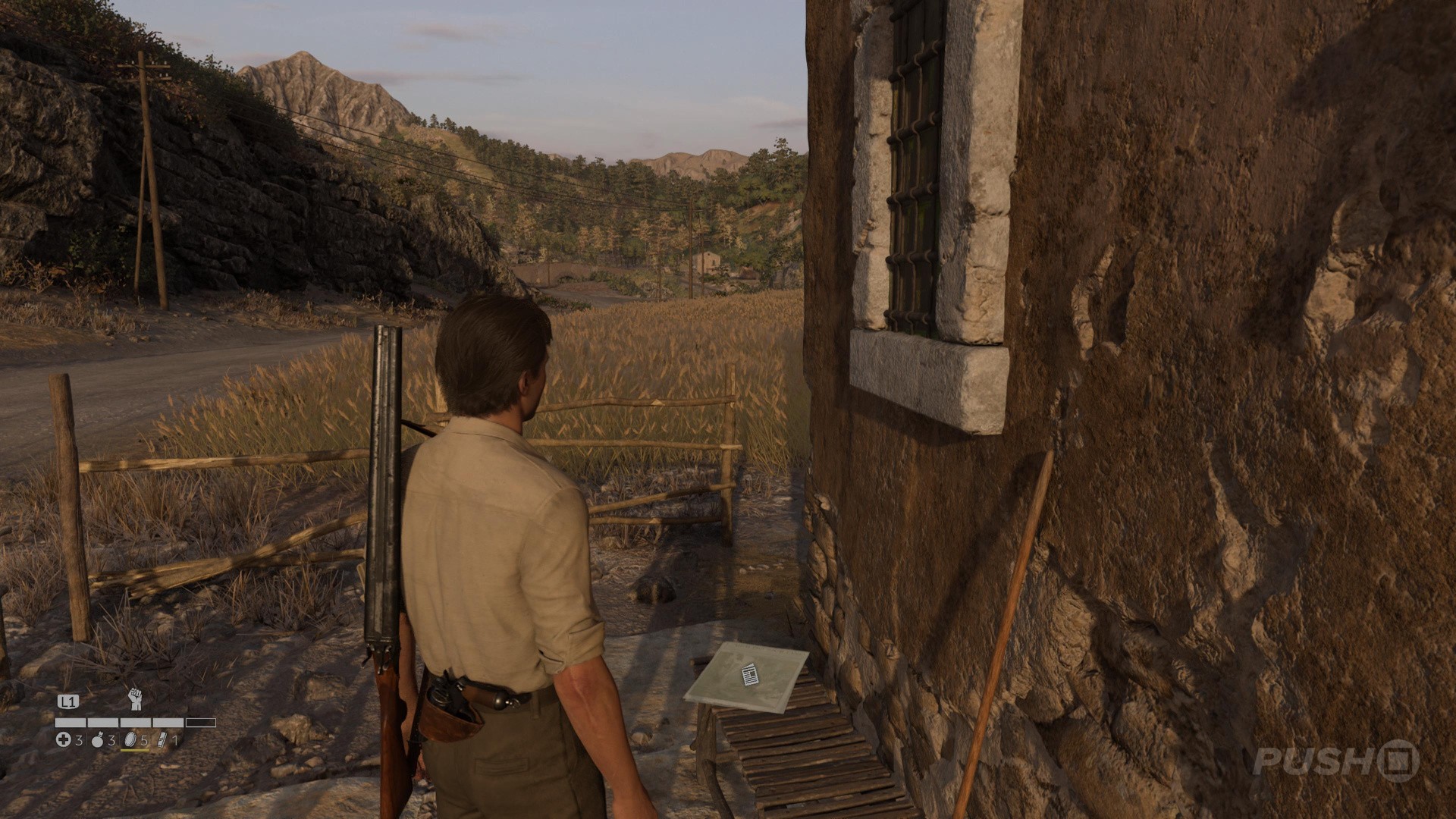
Task: Select the medkit health item icon
Action: tap(64, 739)
